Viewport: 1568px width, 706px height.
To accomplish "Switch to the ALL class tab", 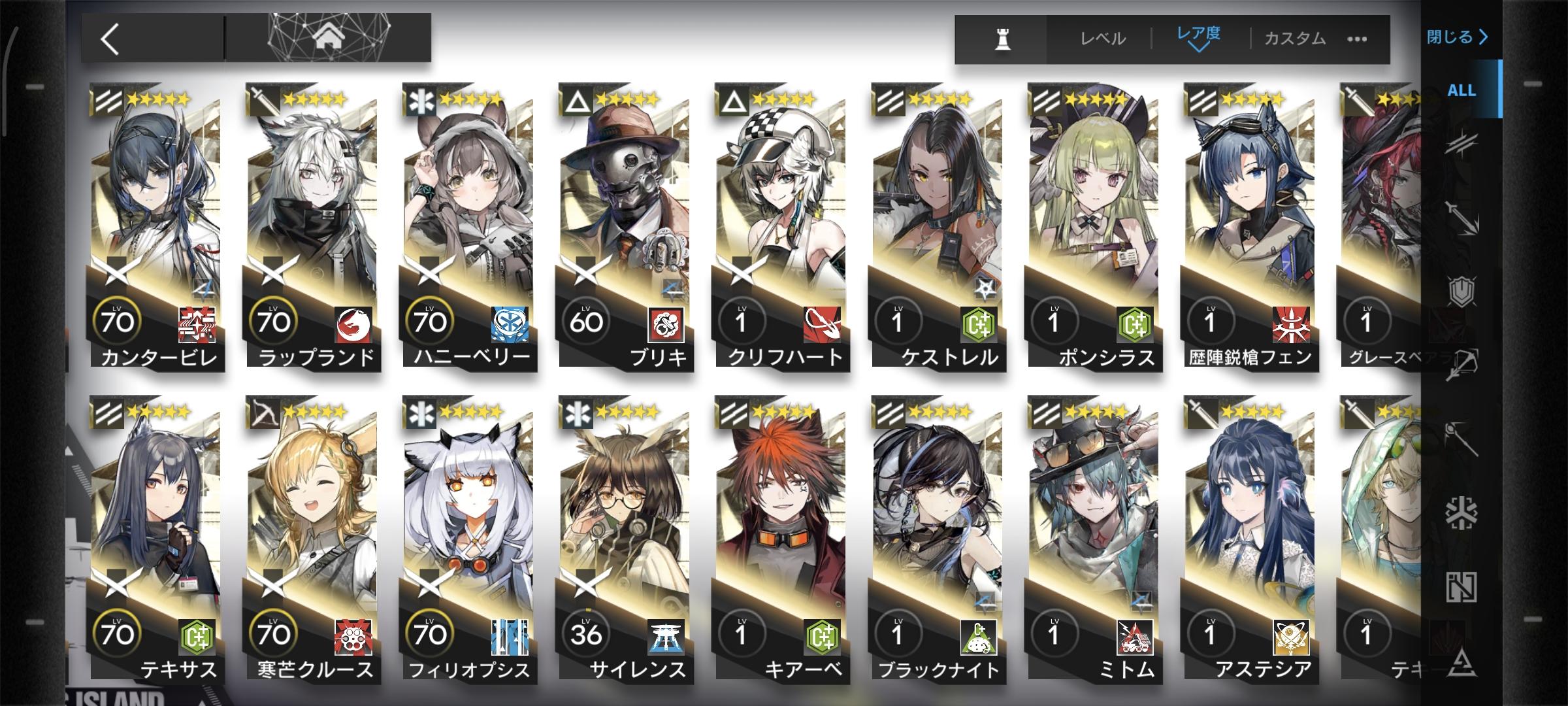I will 1463,92.
